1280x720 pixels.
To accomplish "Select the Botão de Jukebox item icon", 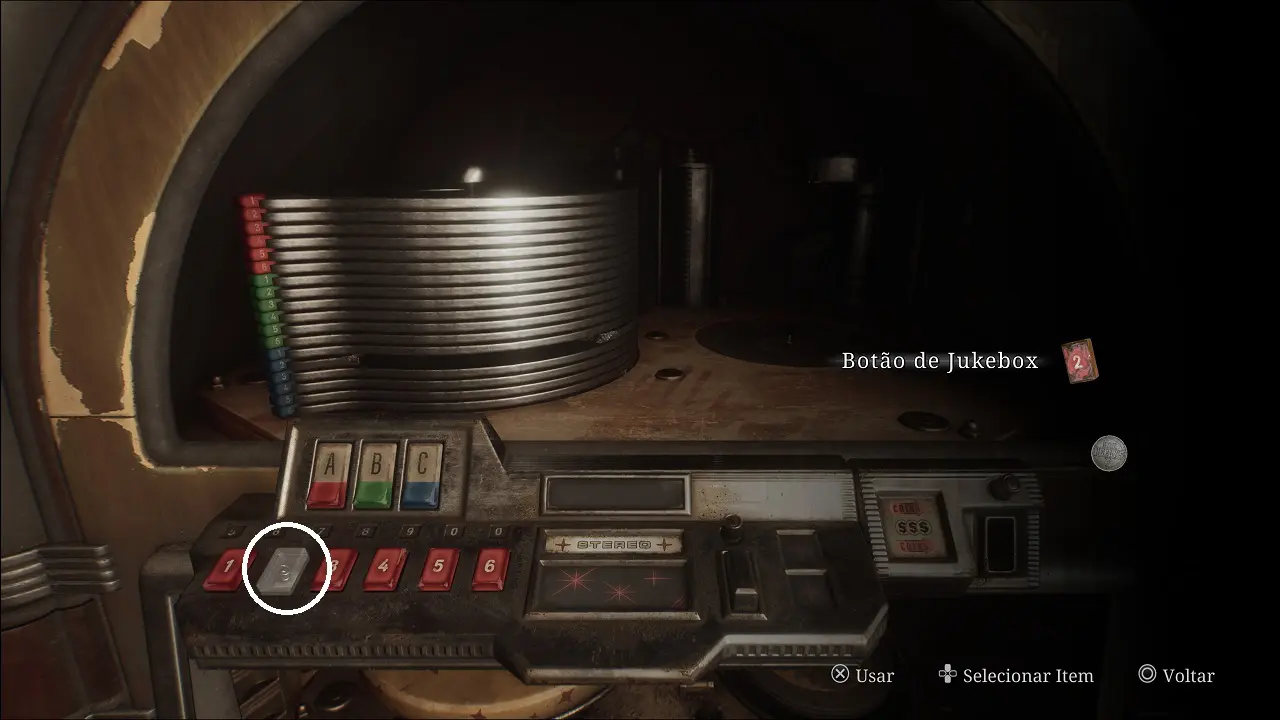I will point(1079,361).
